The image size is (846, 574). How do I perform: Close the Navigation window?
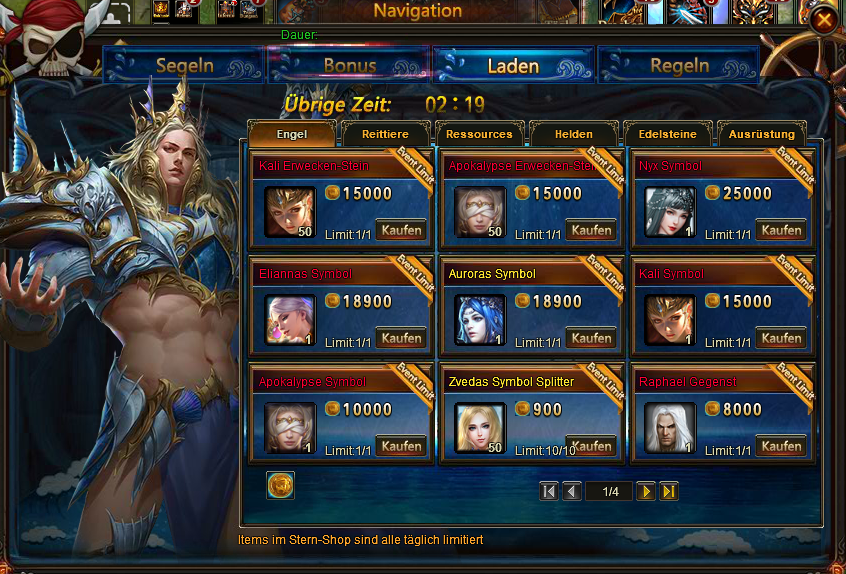point(823,20)
